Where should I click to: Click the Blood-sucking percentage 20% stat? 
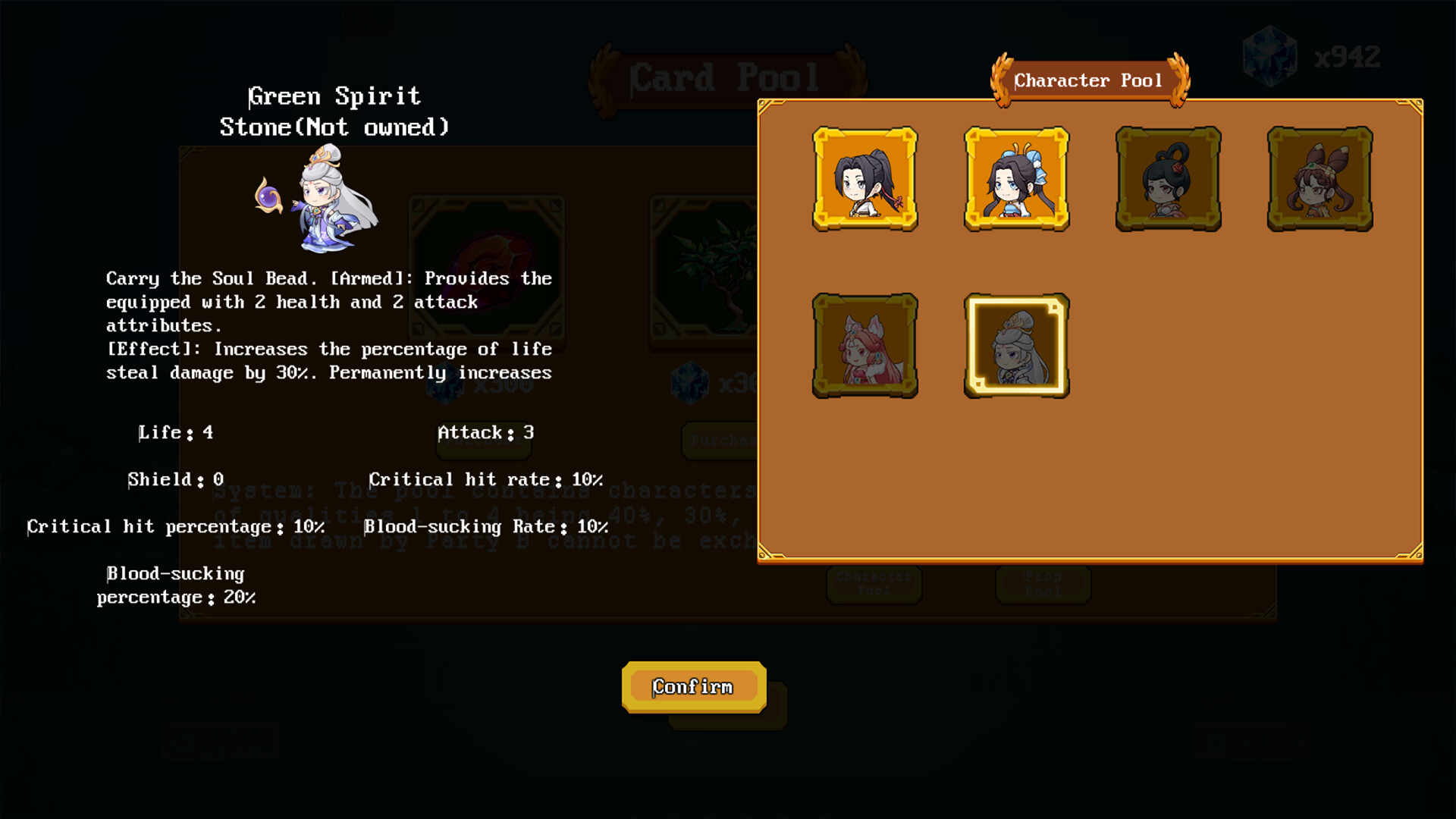(x=176, y=585)
